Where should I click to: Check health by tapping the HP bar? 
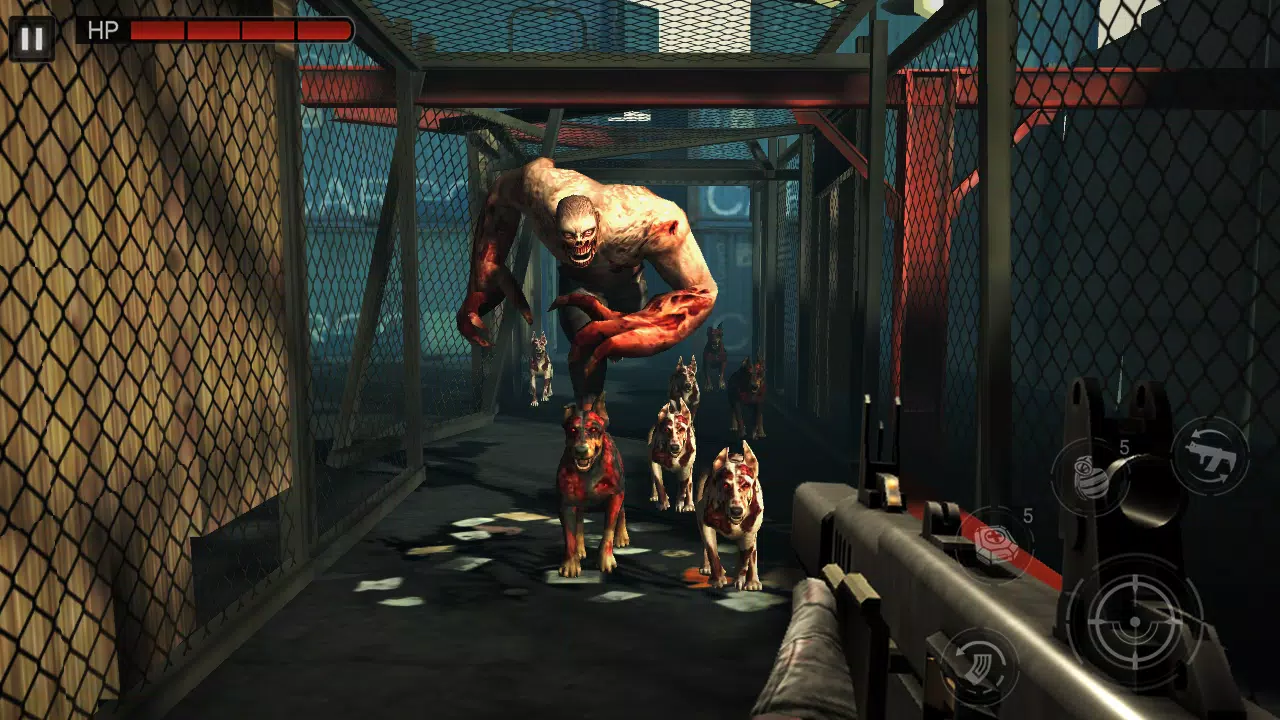(x=240, y=30)
